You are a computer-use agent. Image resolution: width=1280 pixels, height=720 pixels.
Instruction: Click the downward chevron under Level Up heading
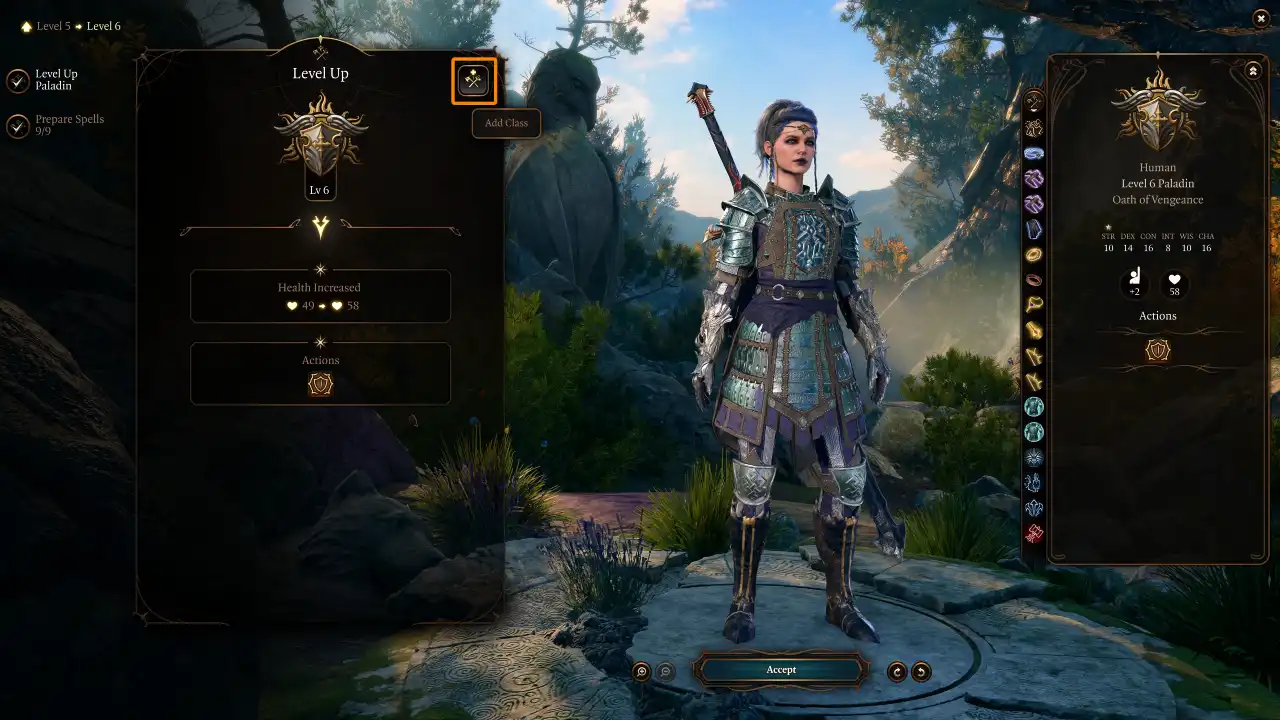[x=320, y=228]
